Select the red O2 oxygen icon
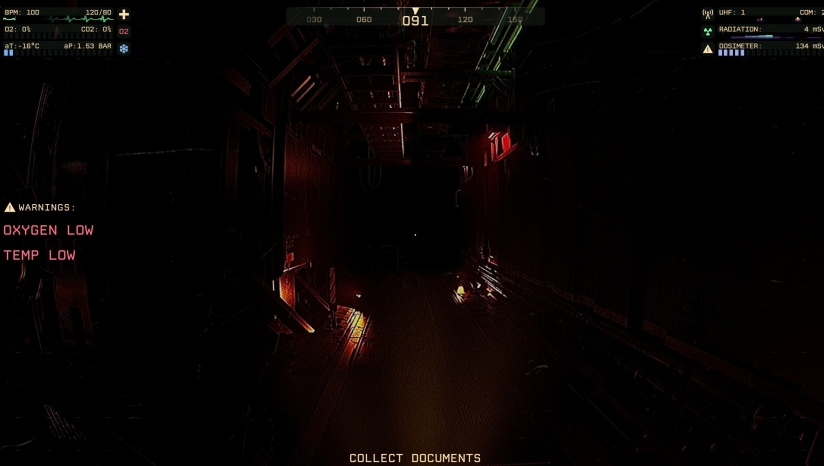 pyautogui.click(x=124, y=31)
